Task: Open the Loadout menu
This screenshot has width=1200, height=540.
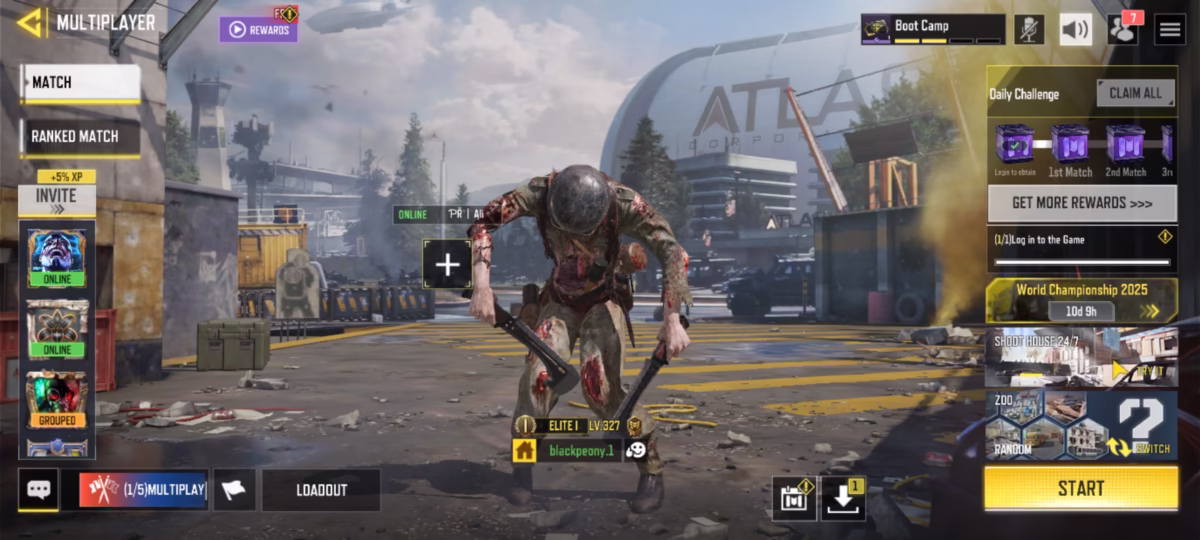Action: tap(321, 490)
